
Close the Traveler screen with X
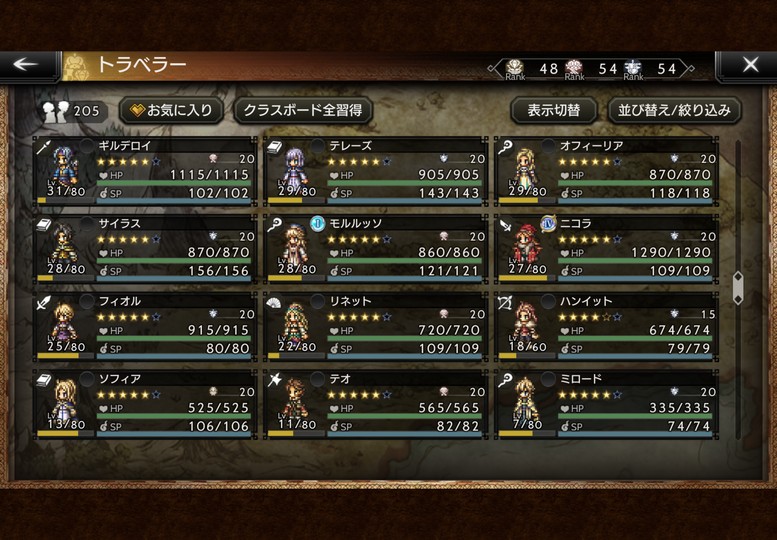tap(750, 65)
